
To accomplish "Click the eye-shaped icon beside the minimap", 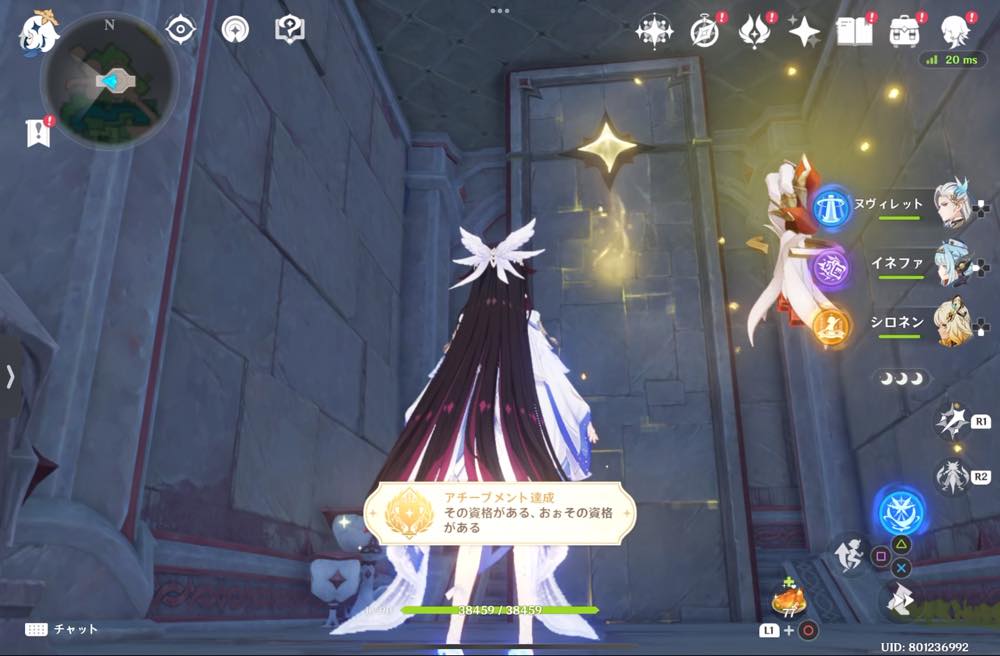I will tap(181, 29).
